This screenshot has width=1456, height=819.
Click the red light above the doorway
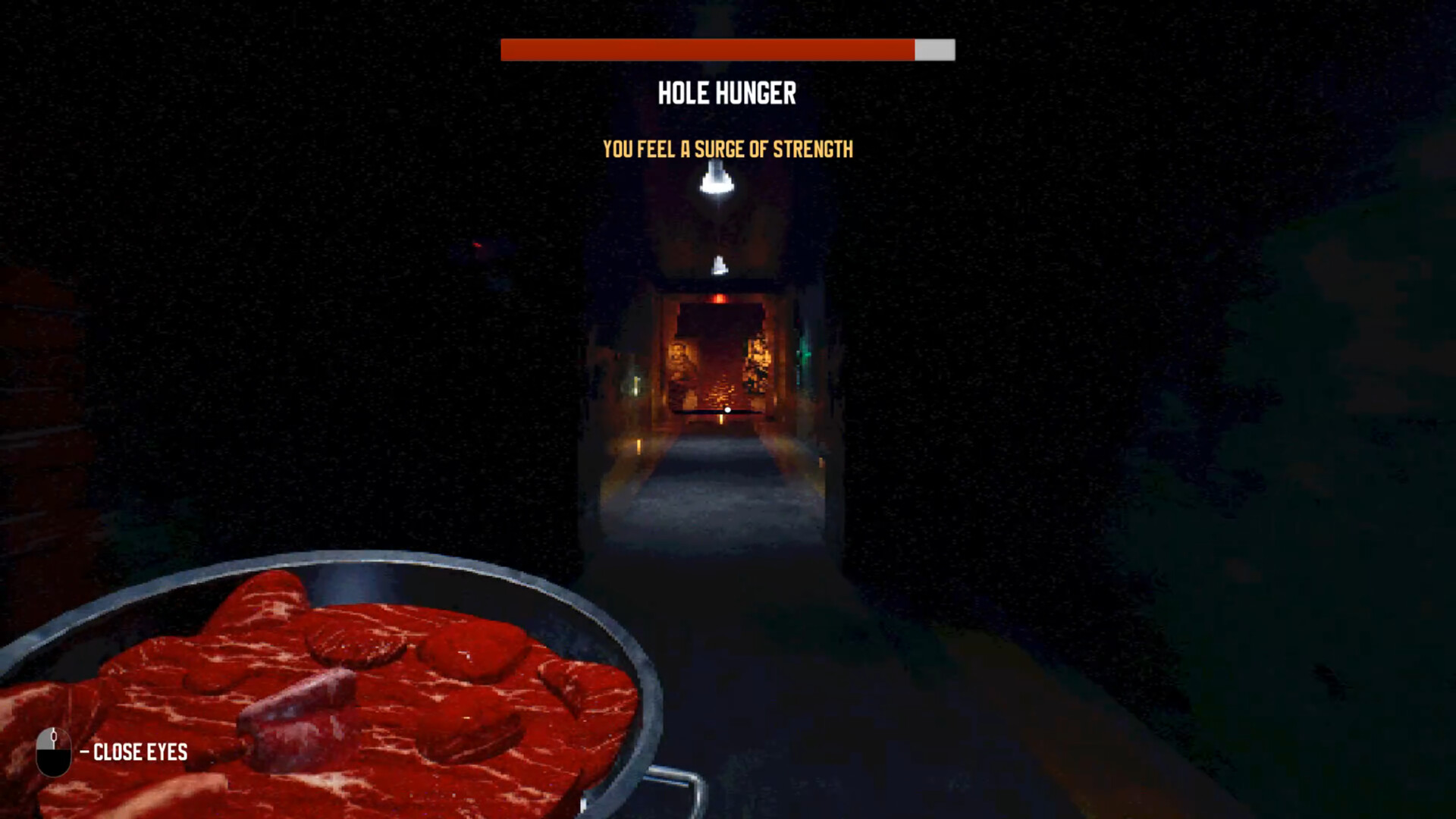719,299
